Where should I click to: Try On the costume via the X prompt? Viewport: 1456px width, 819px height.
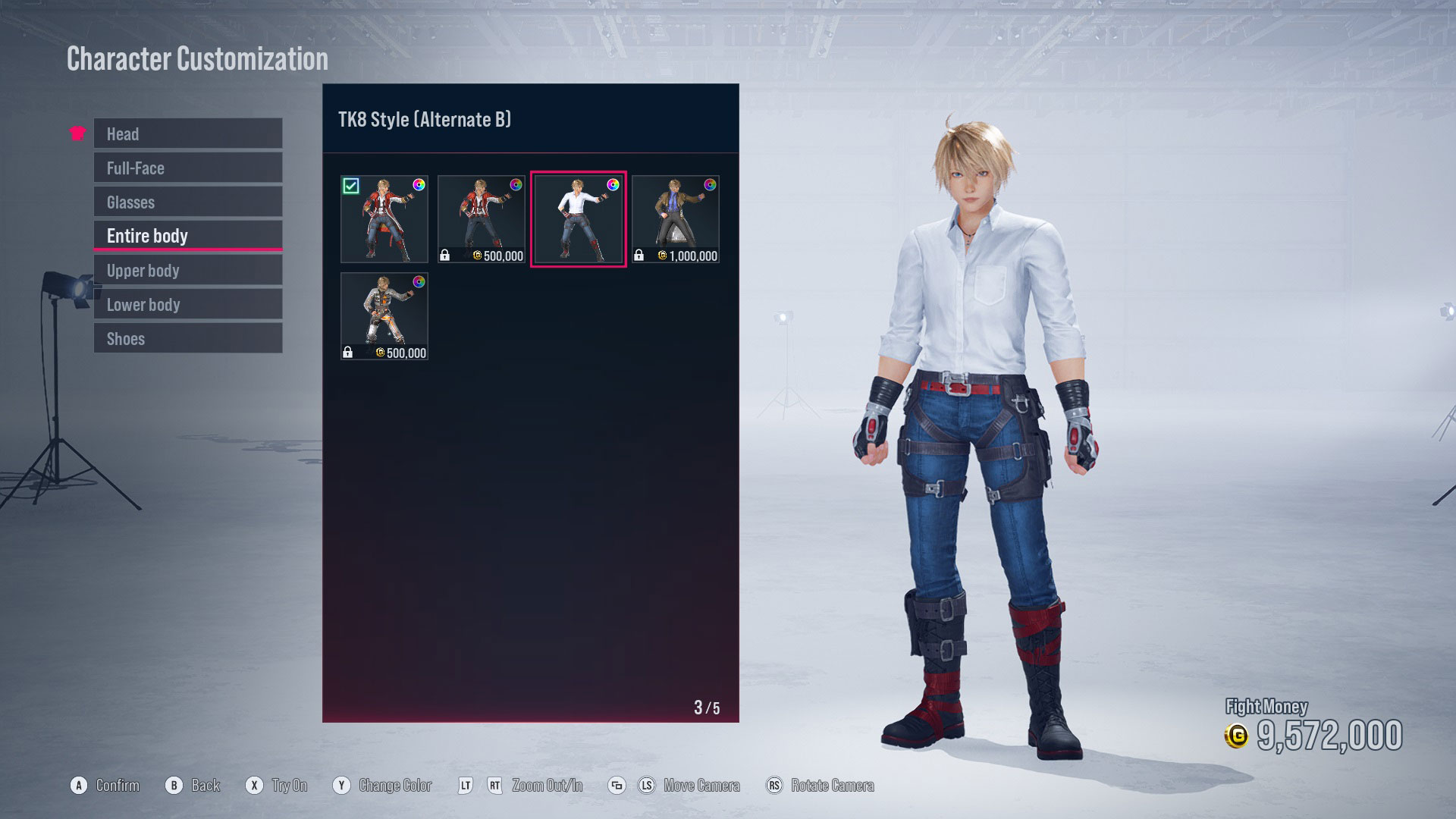[x=254, y=785]
